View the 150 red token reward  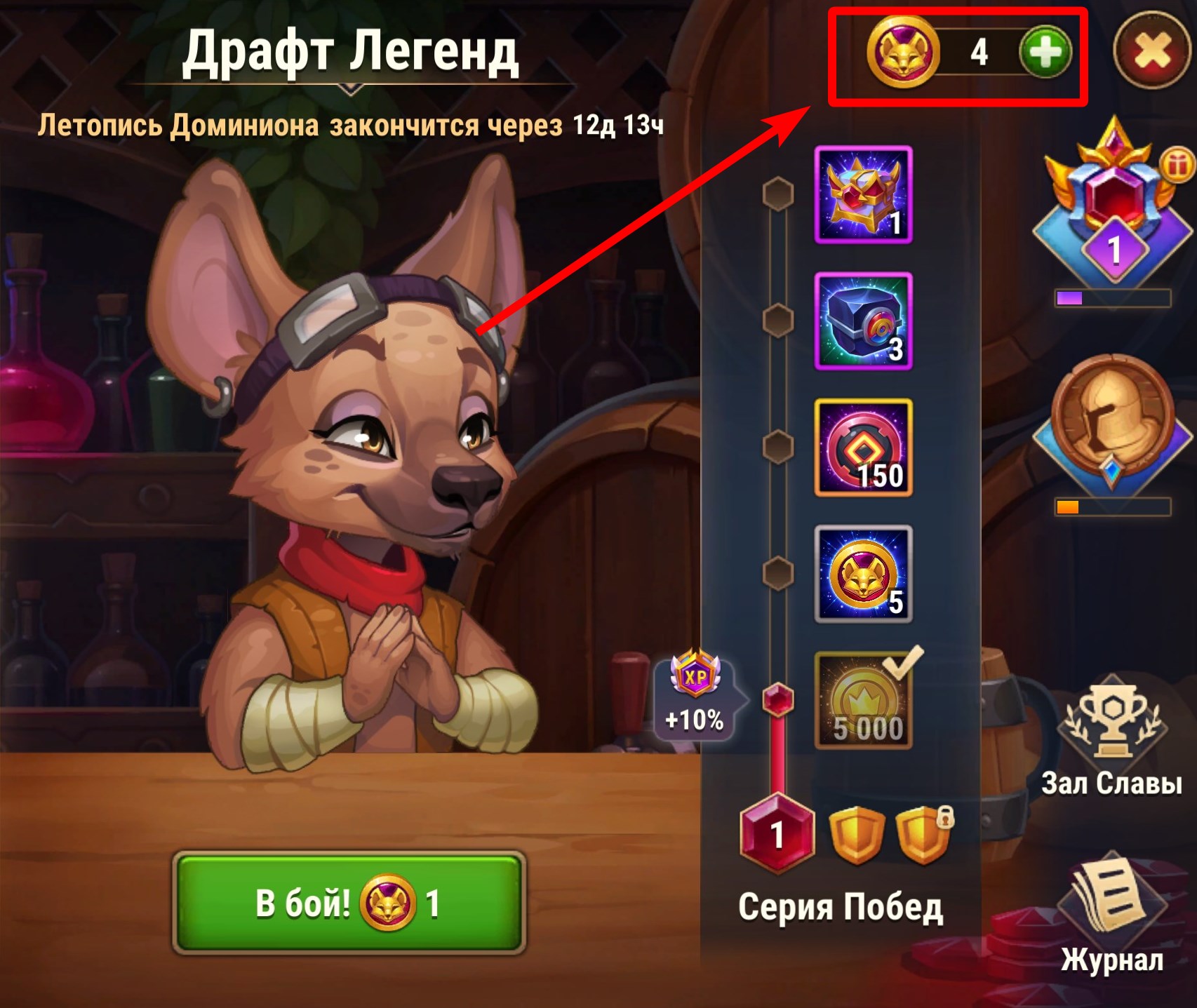(864, 448)
